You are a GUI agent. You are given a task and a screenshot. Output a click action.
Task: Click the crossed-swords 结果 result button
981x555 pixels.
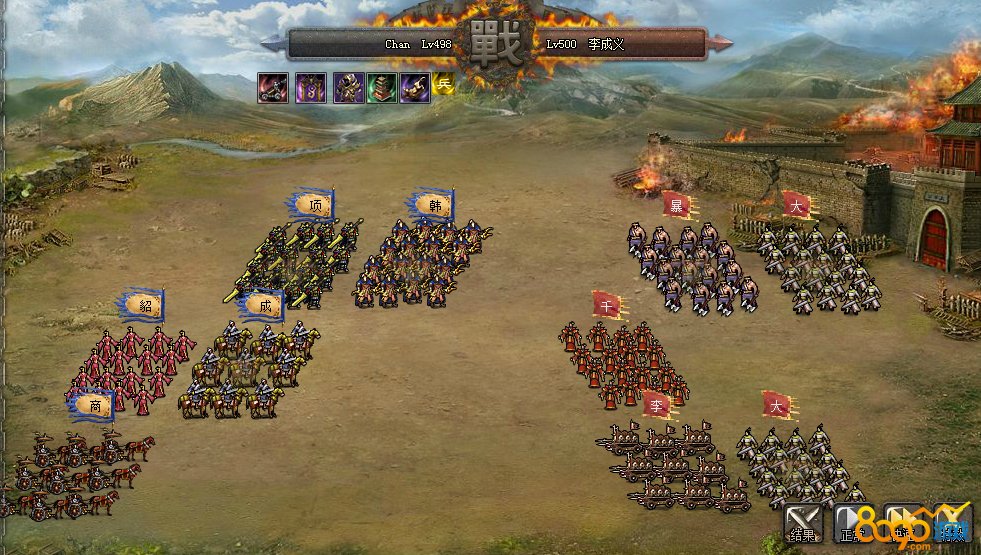(x=802, y=520)
